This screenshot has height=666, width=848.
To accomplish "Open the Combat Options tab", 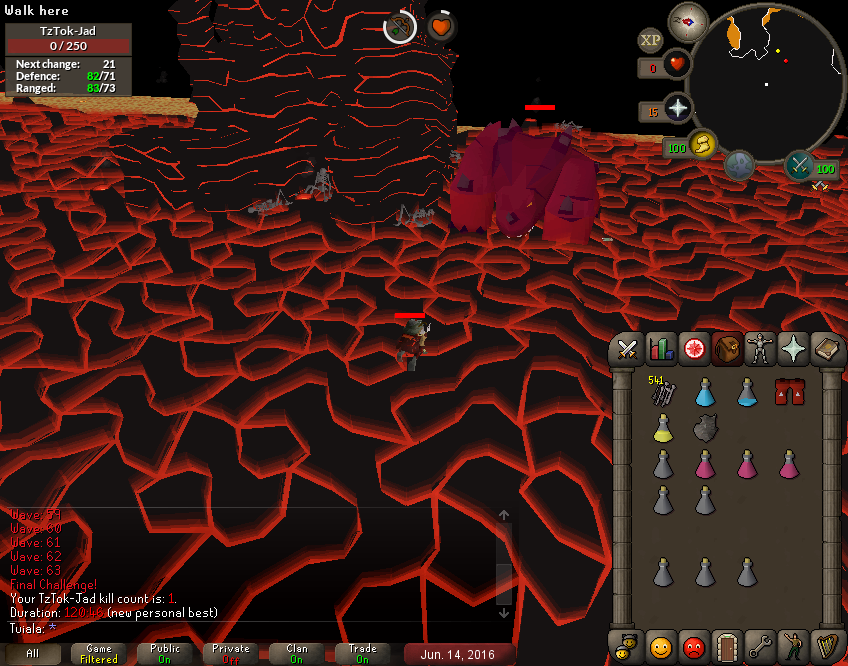I will click(628, 349).
